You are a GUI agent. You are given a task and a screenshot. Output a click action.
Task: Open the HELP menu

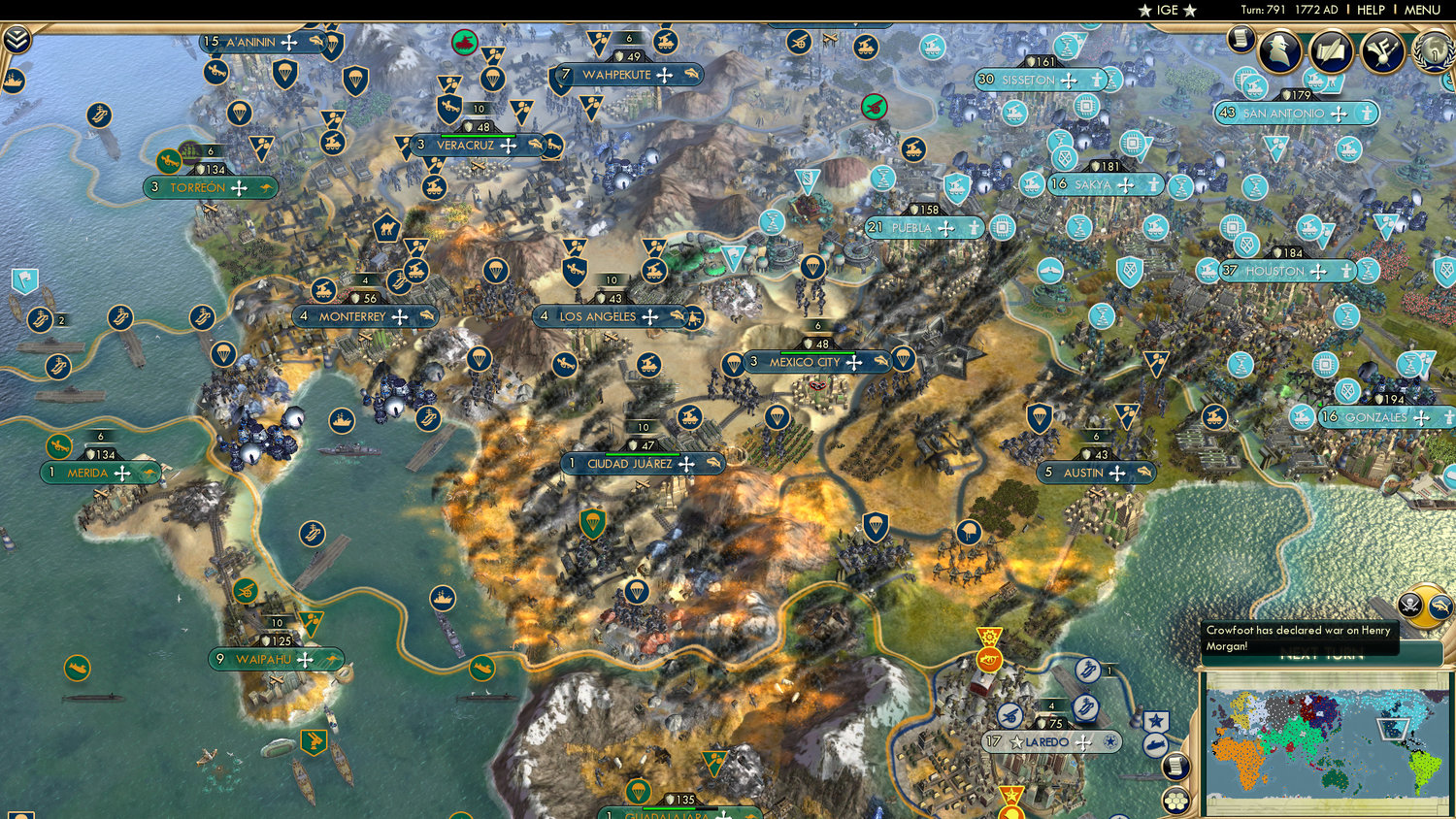point(1373,10)
